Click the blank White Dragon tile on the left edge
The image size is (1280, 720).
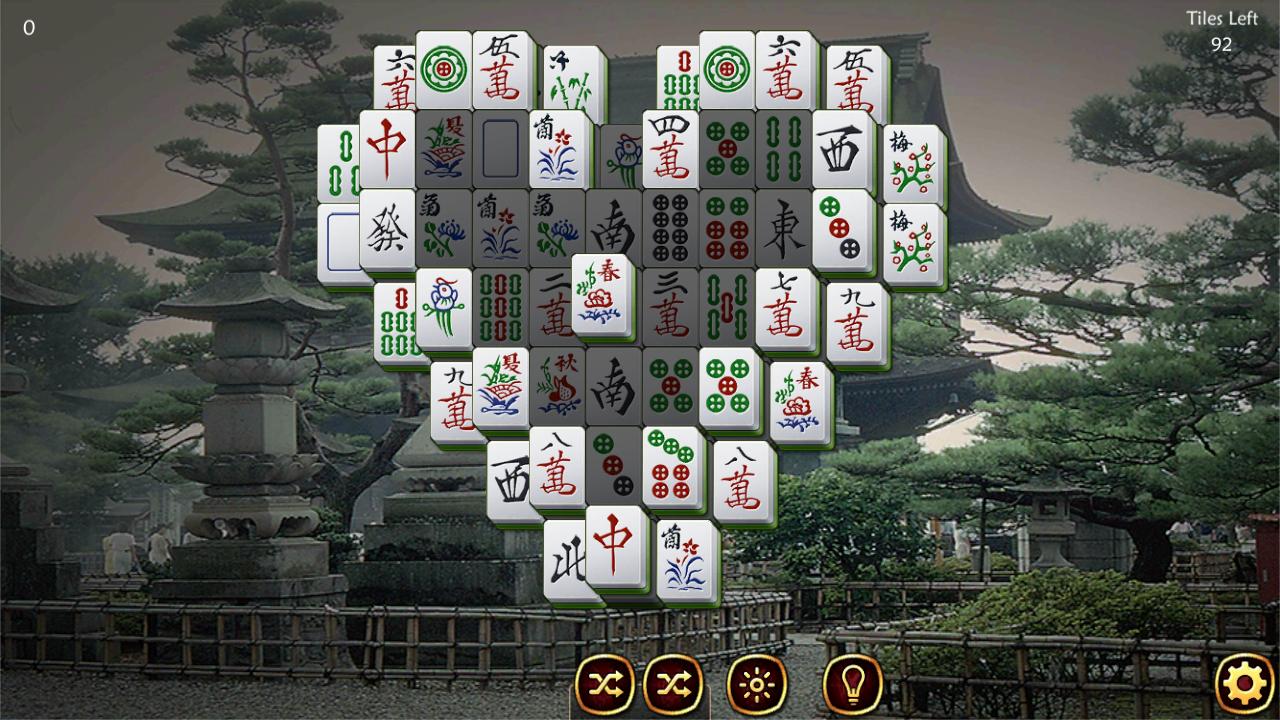point(341,241)
